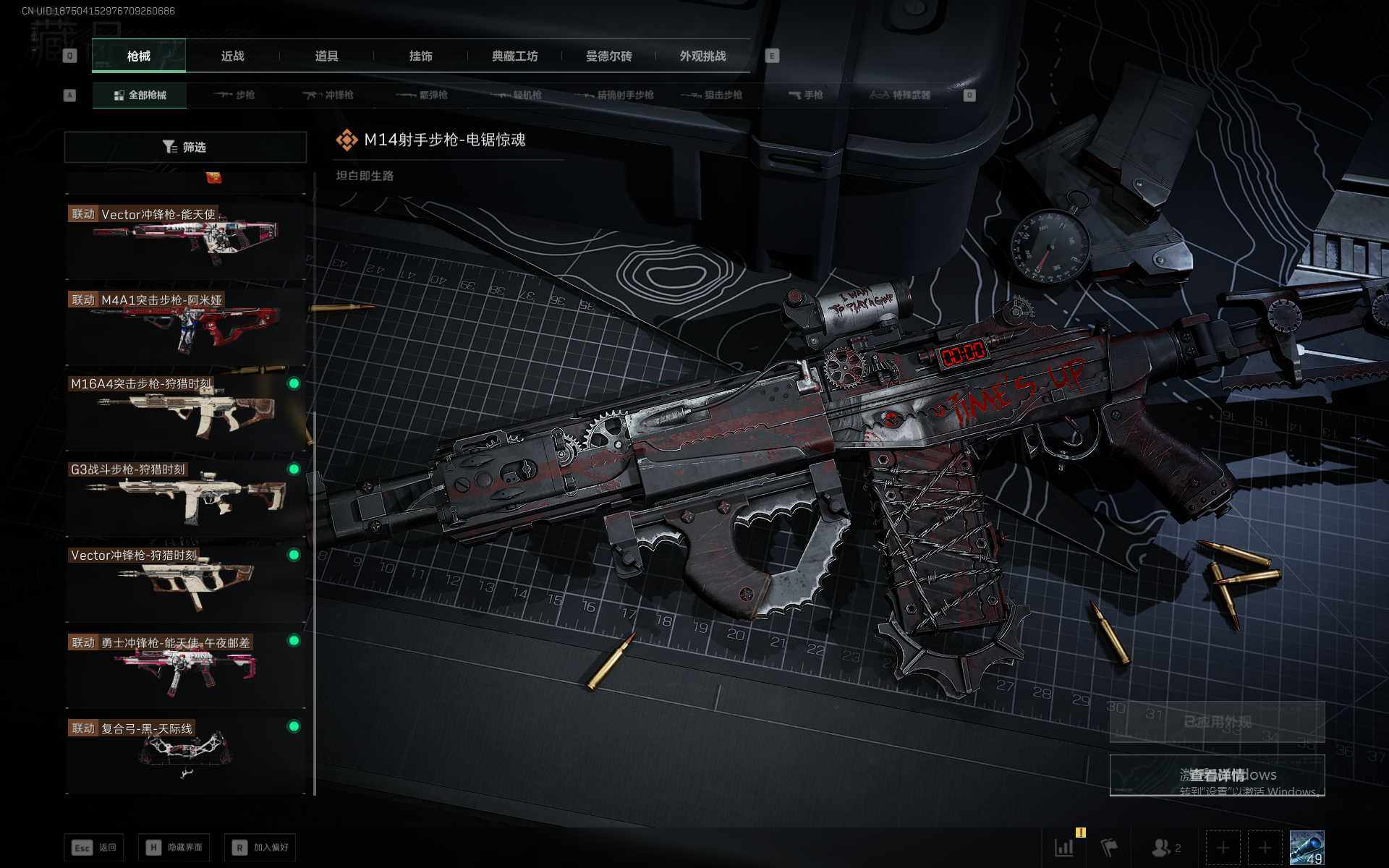
Task: Select the 挂饰 charms tab
Action: pyautogui.click(x=420, y=56)
